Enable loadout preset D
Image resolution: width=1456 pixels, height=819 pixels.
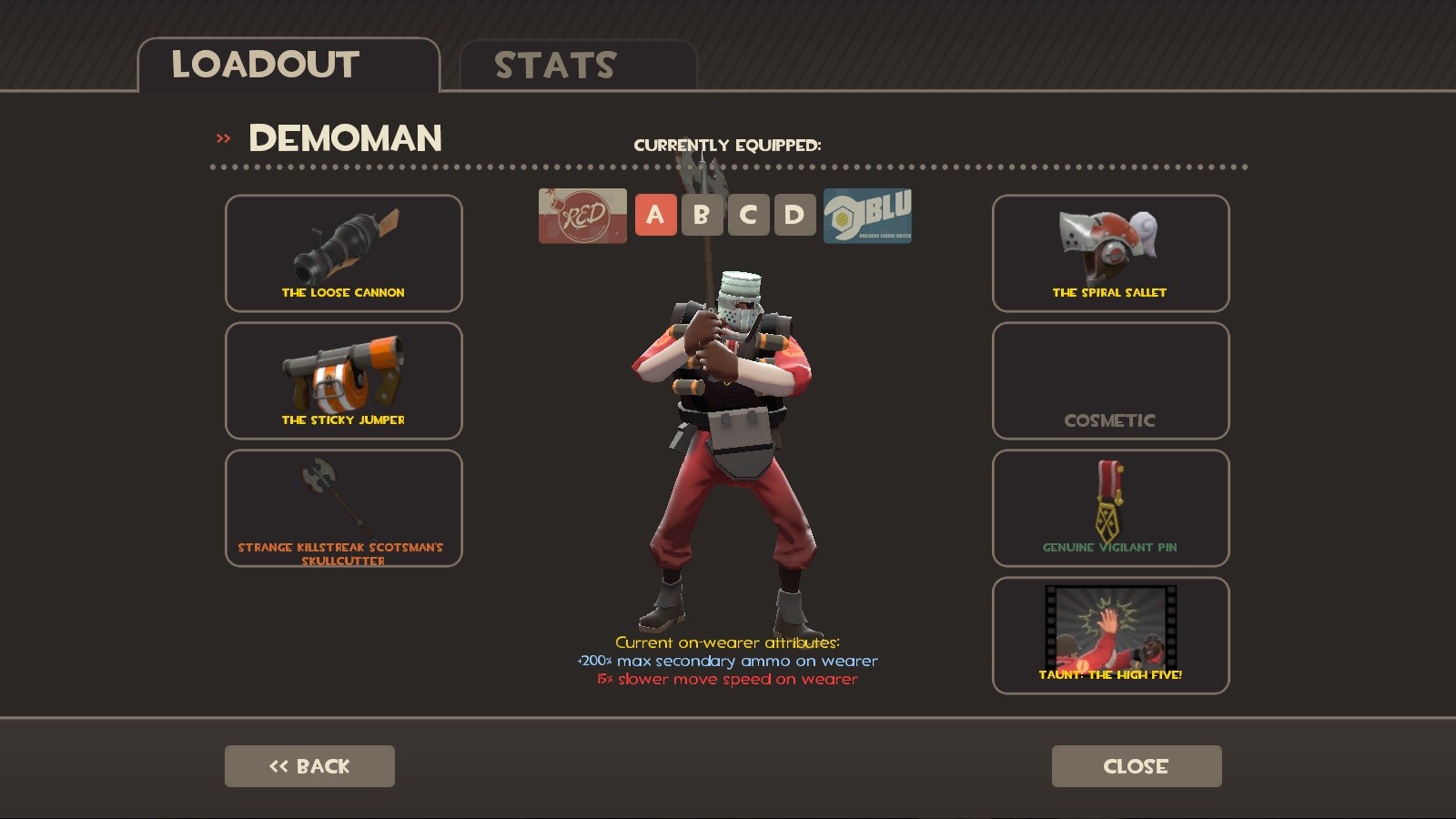tap(794, 215)
